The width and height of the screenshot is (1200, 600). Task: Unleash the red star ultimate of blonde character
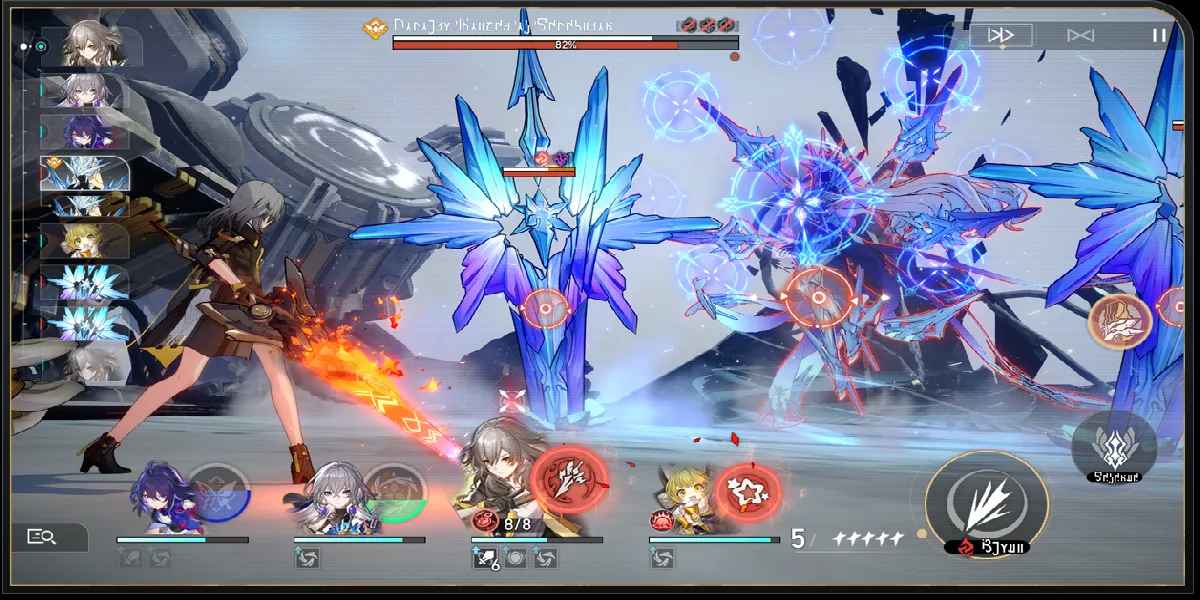tap(748, 491)
